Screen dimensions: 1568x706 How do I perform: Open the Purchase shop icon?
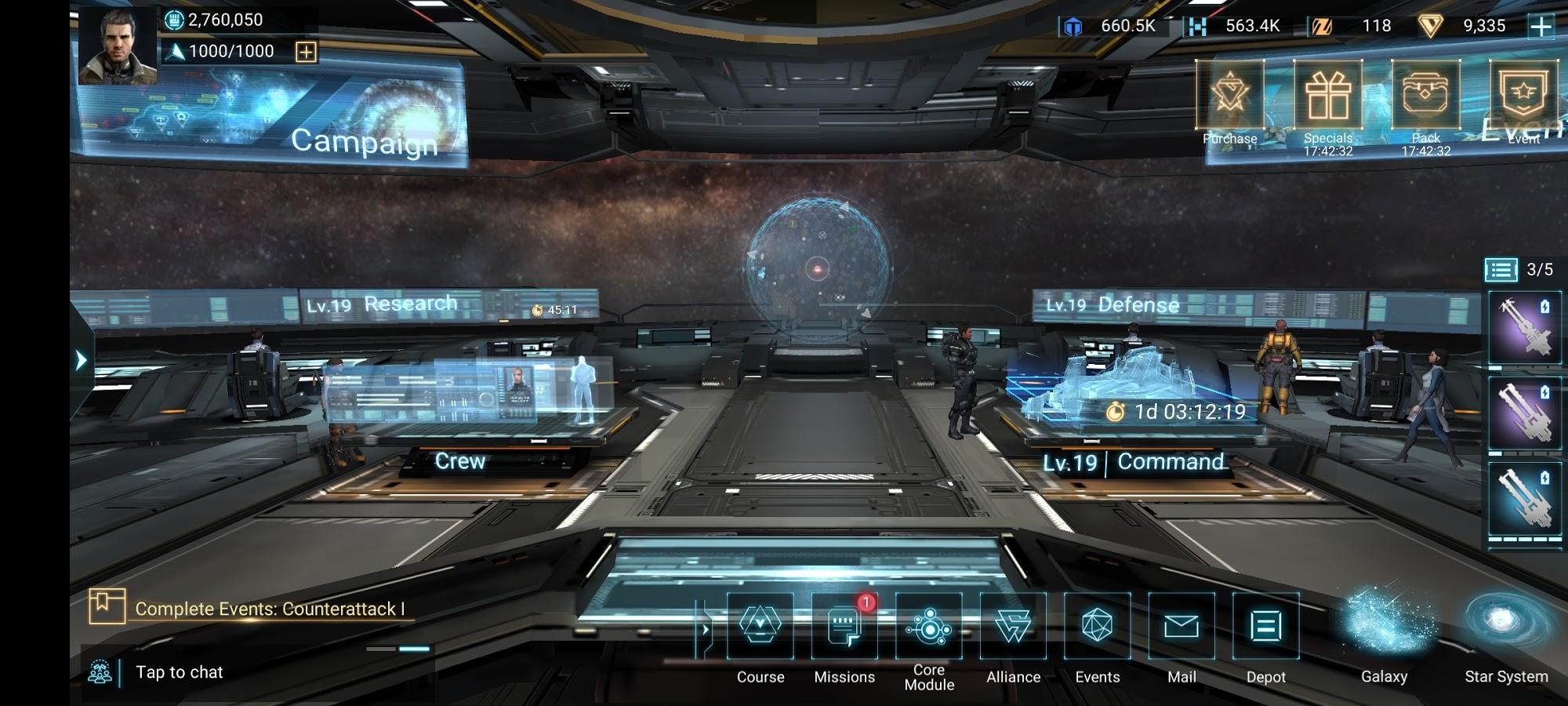click(x=1229, y=96)
